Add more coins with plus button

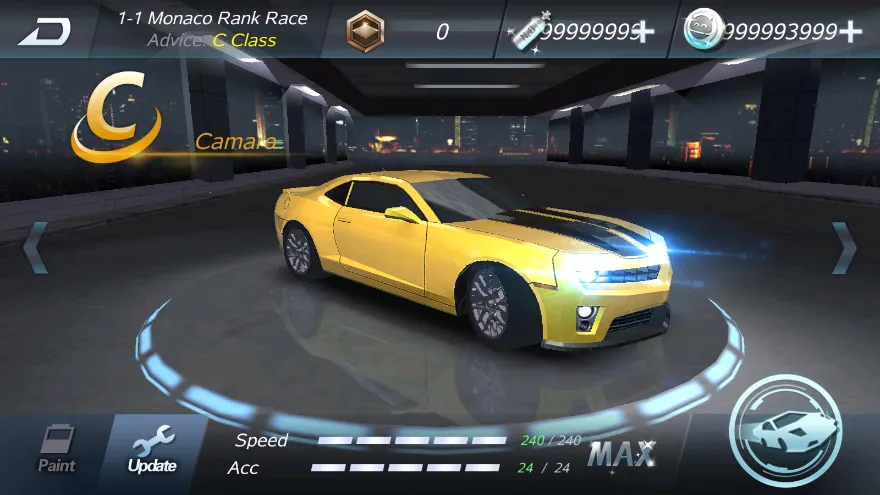click(850, 31)
